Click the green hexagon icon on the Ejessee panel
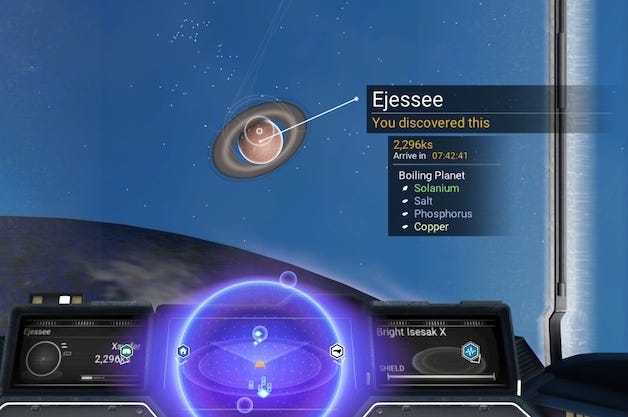The width and height of the screenshot is (628, 417). click(x=127, y=351)
